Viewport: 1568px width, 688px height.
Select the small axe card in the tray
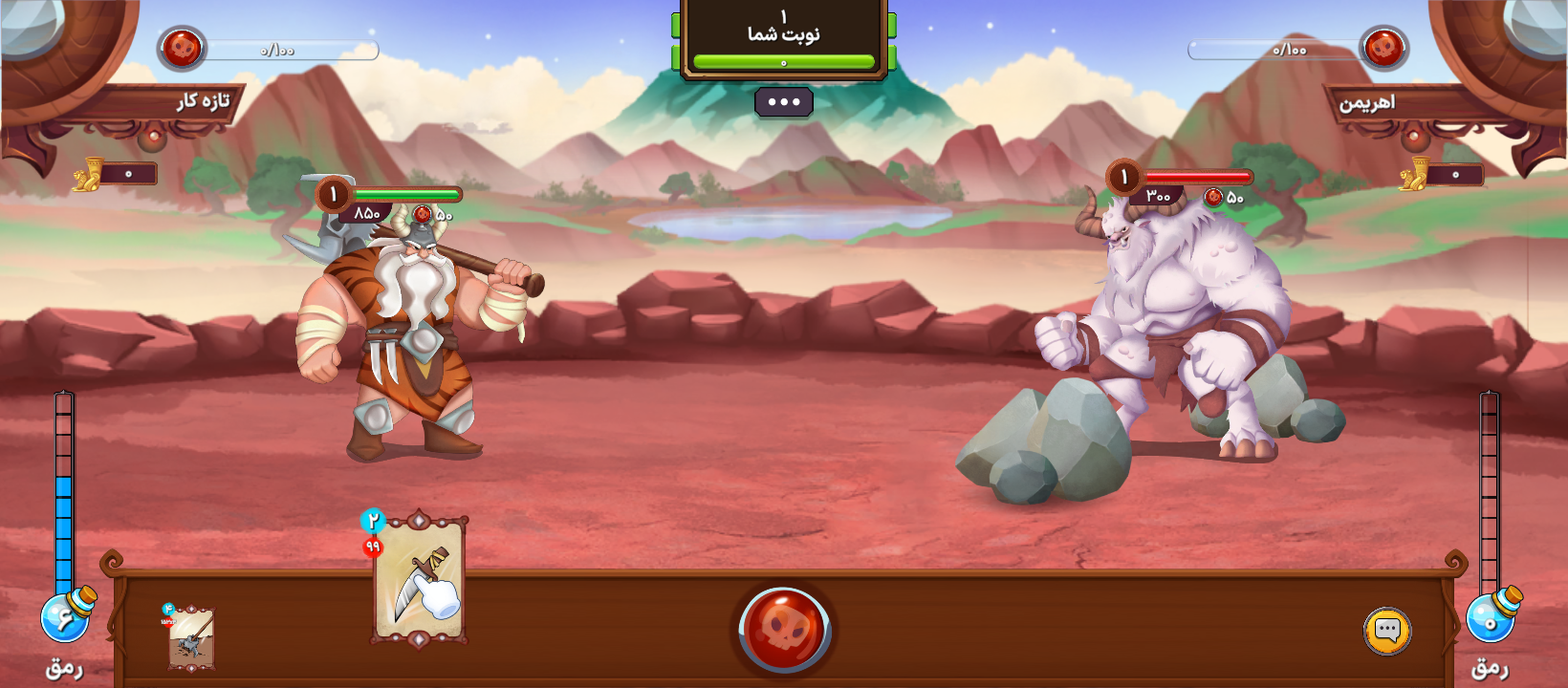191,637
